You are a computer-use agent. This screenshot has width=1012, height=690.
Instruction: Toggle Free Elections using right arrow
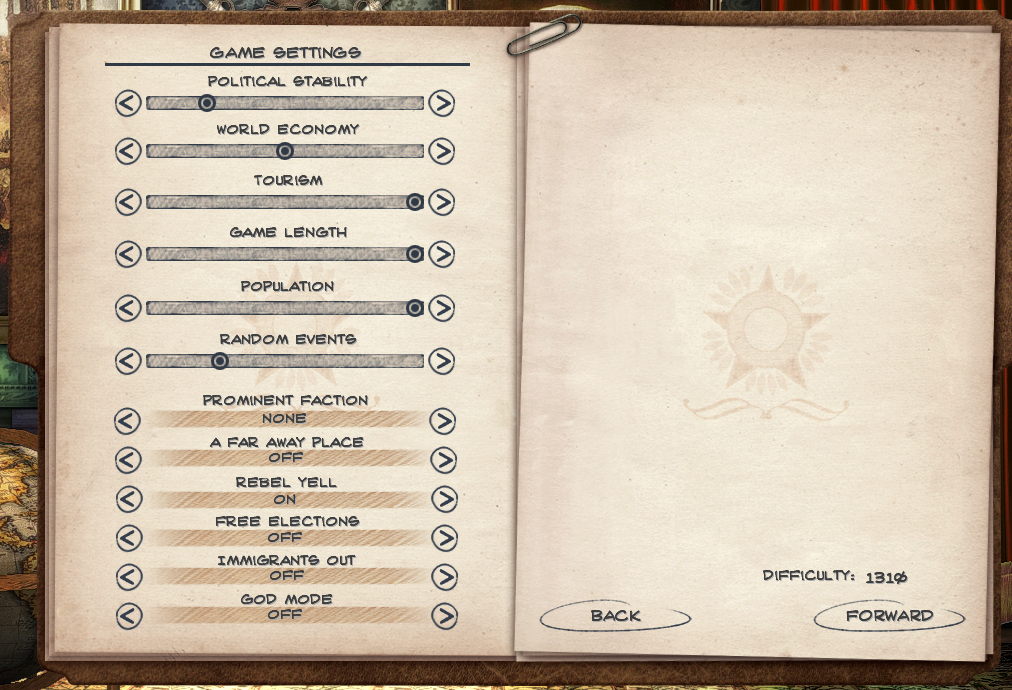443,538
